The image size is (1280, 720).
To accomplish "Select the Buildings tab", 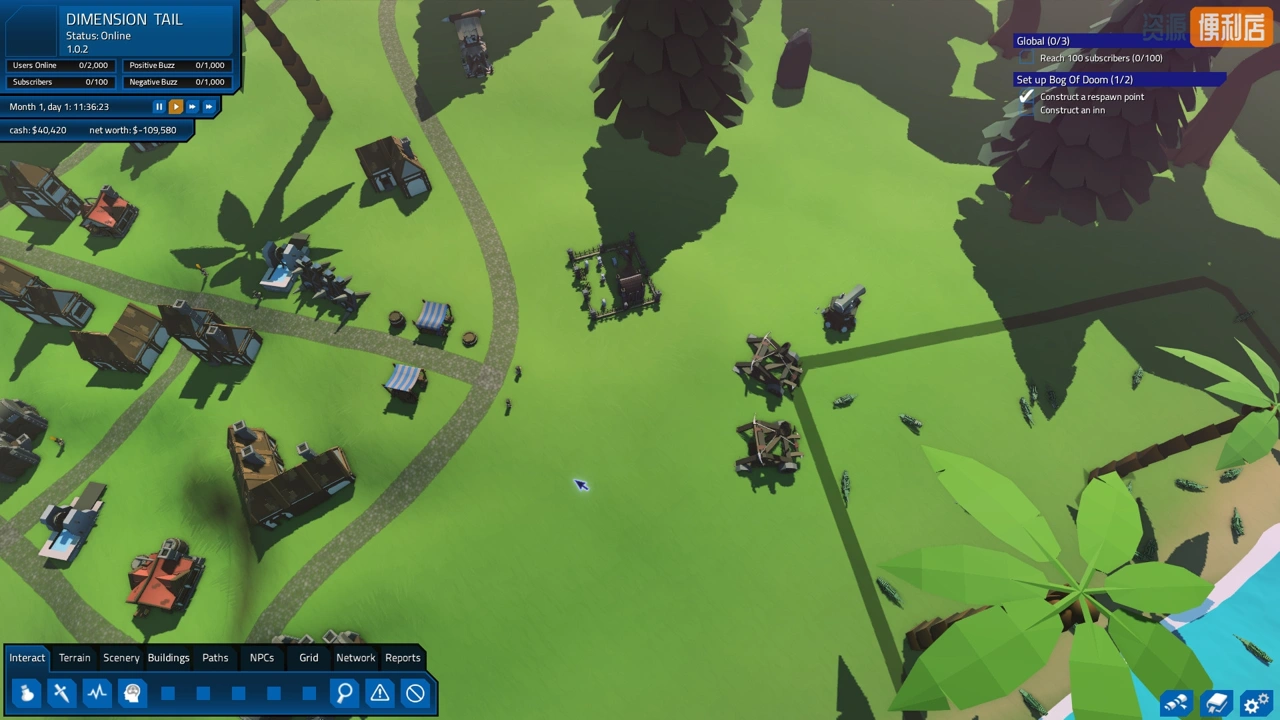I will coord(168,657).
